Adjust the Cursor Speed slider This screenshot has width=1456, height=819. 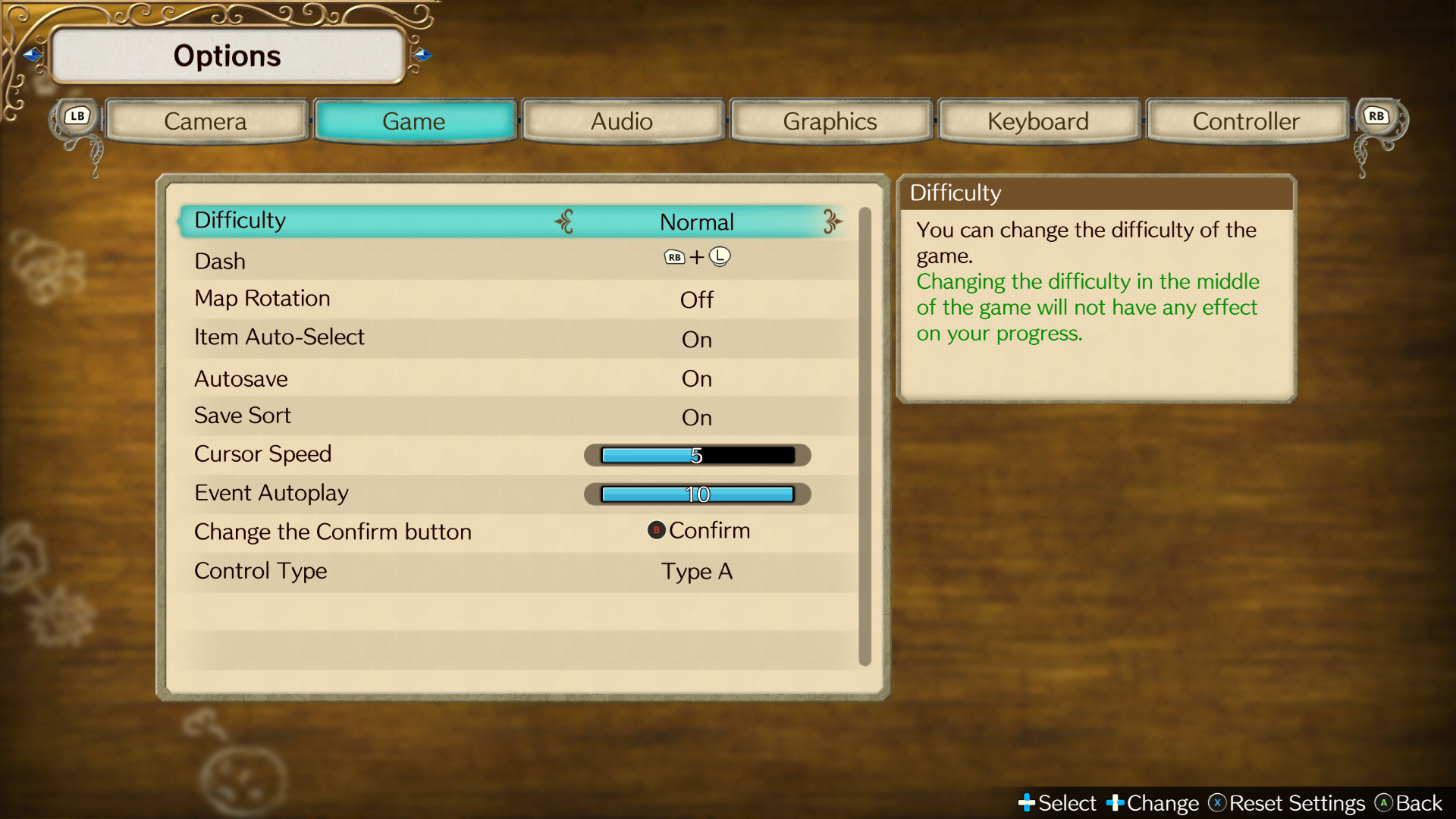697,455
